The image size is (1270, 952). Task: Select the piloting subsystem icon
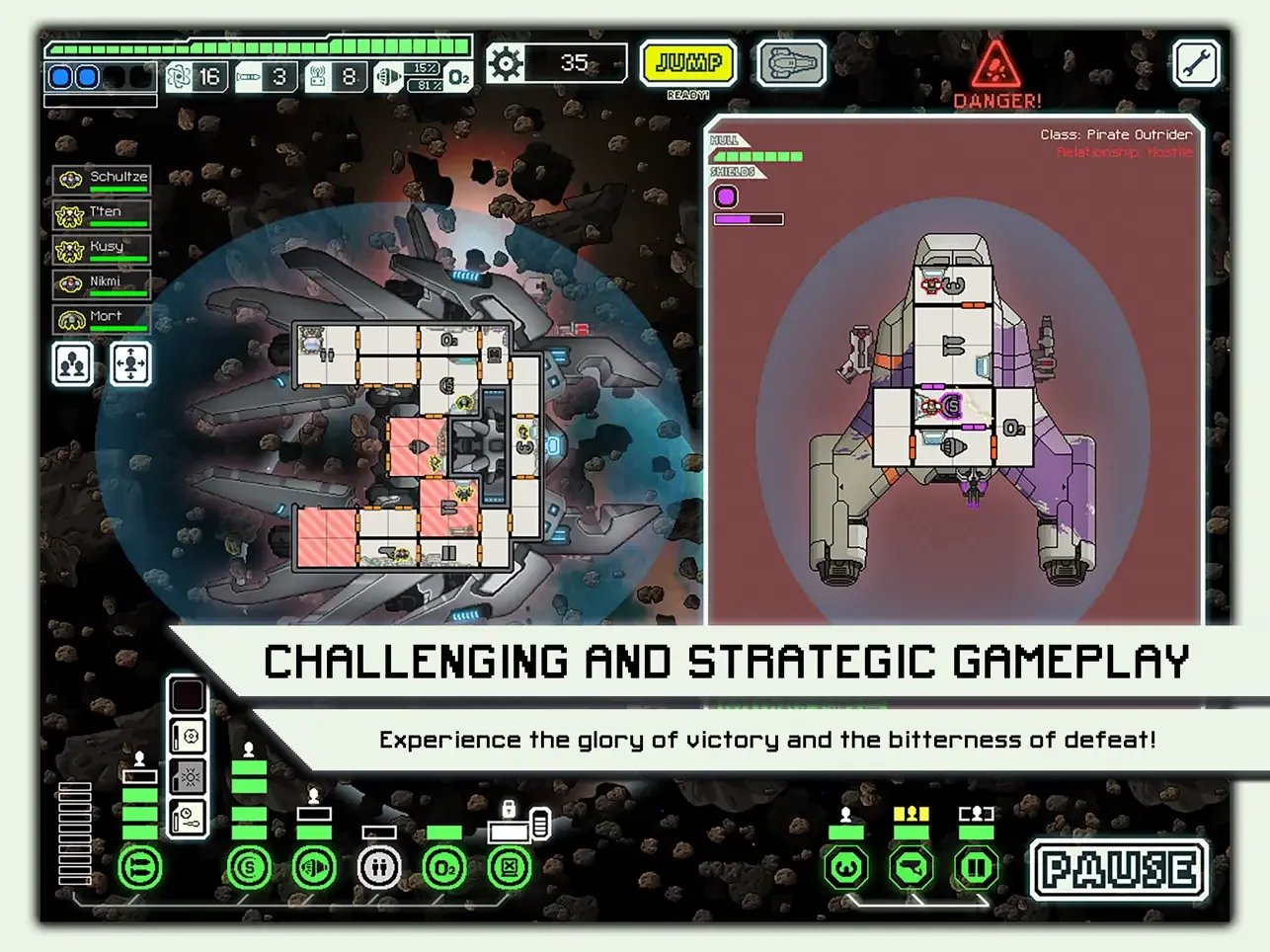pos(846,868)
